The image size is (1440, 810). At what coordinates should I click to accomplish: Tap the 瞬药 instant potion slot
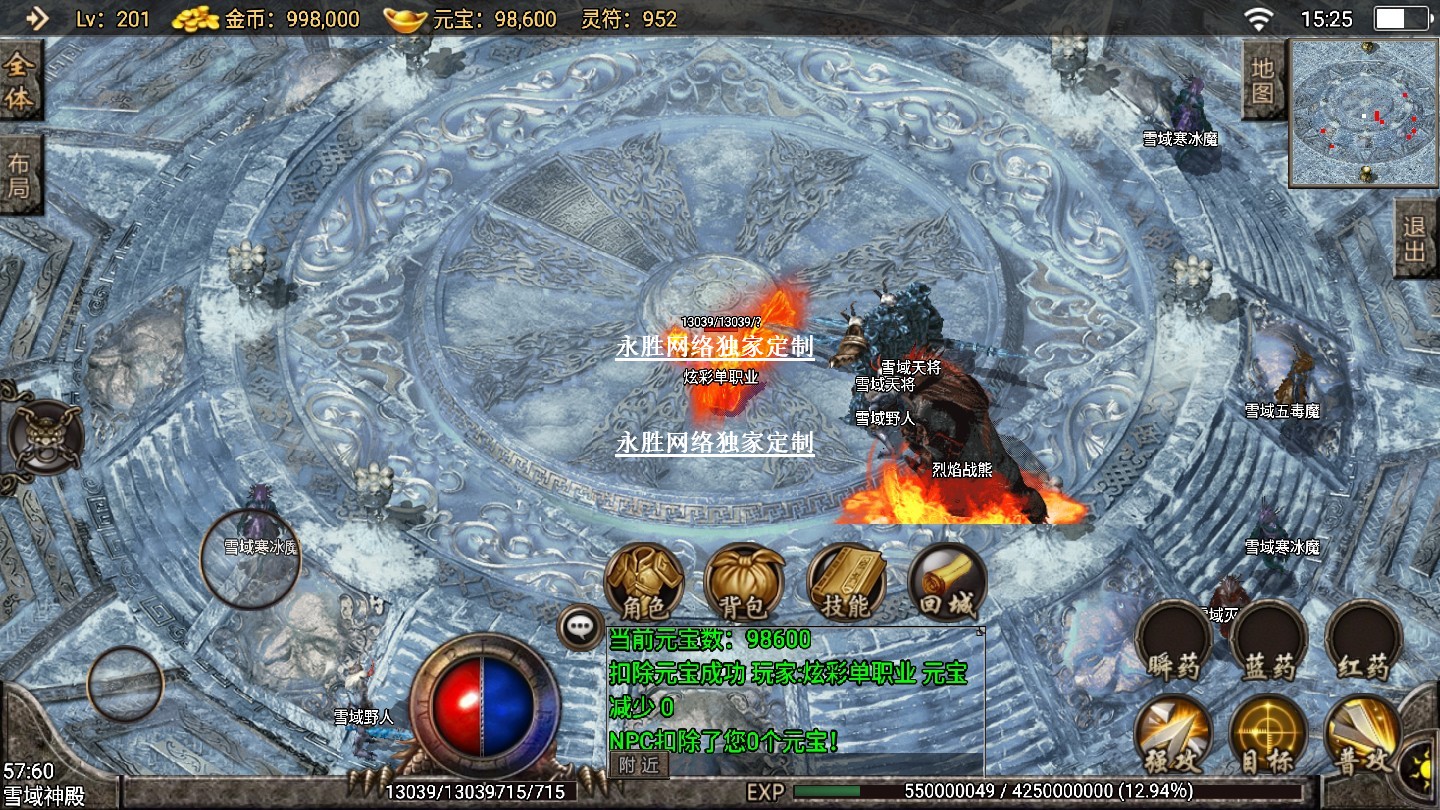point(1174,640)
